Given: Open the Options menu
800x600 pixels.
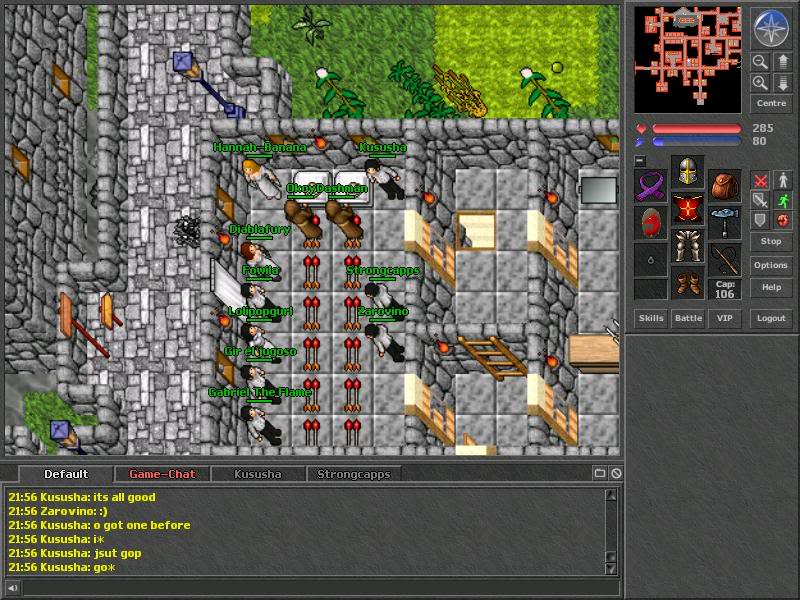Looking at the screenshot, I should click(x=771, y=265).
